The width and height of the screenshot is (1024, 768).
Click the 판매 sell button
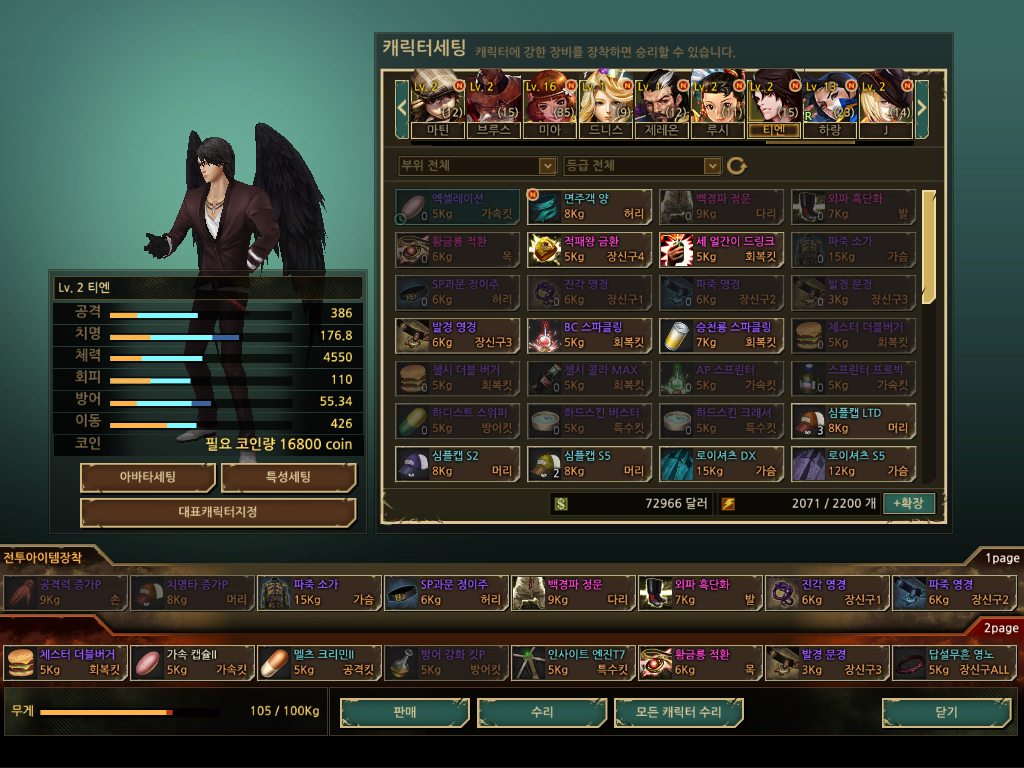coord(404,713)
